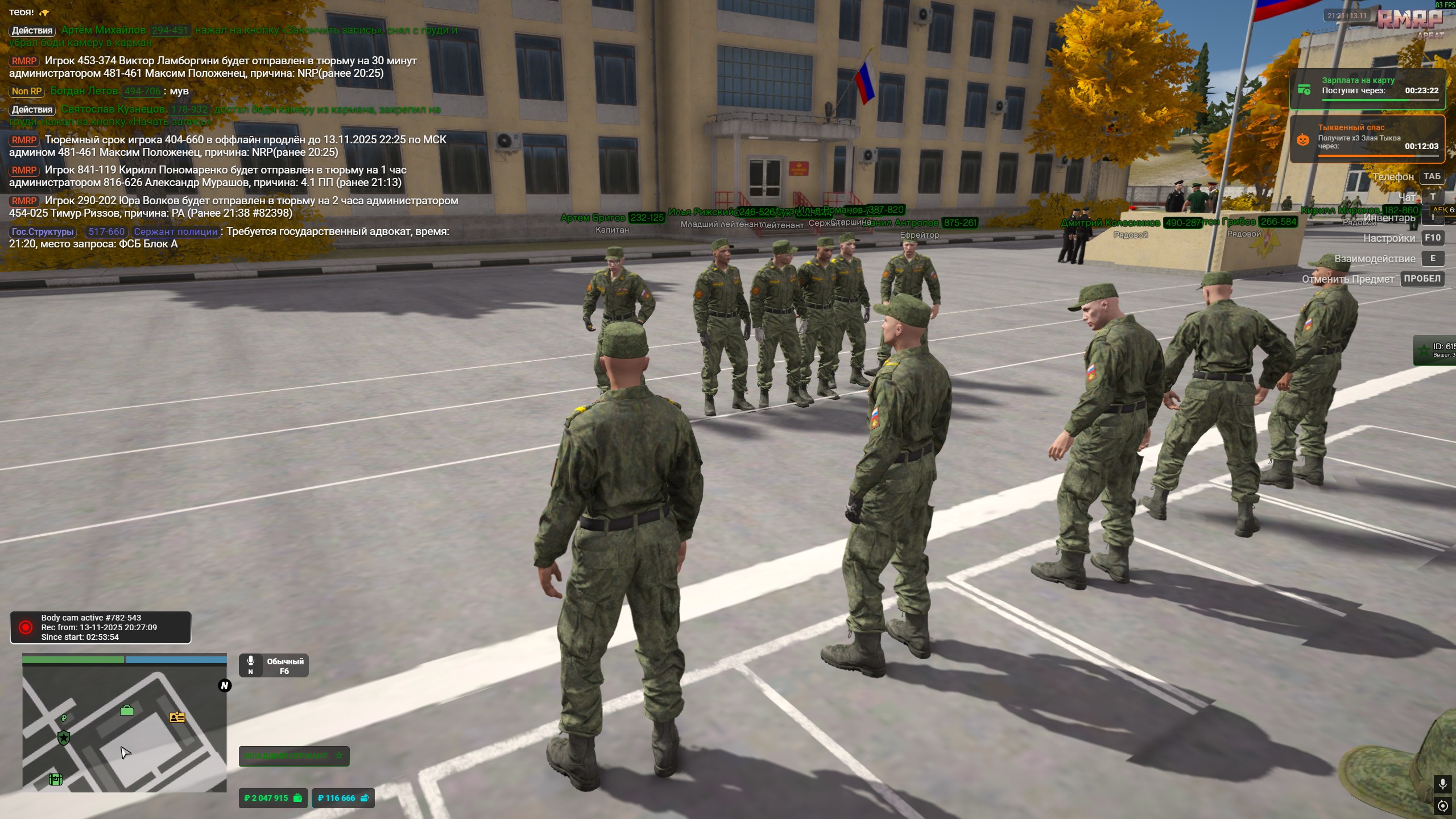
Task: Select the yellow ID card minimap marker
Action: (x=177, y=717)
